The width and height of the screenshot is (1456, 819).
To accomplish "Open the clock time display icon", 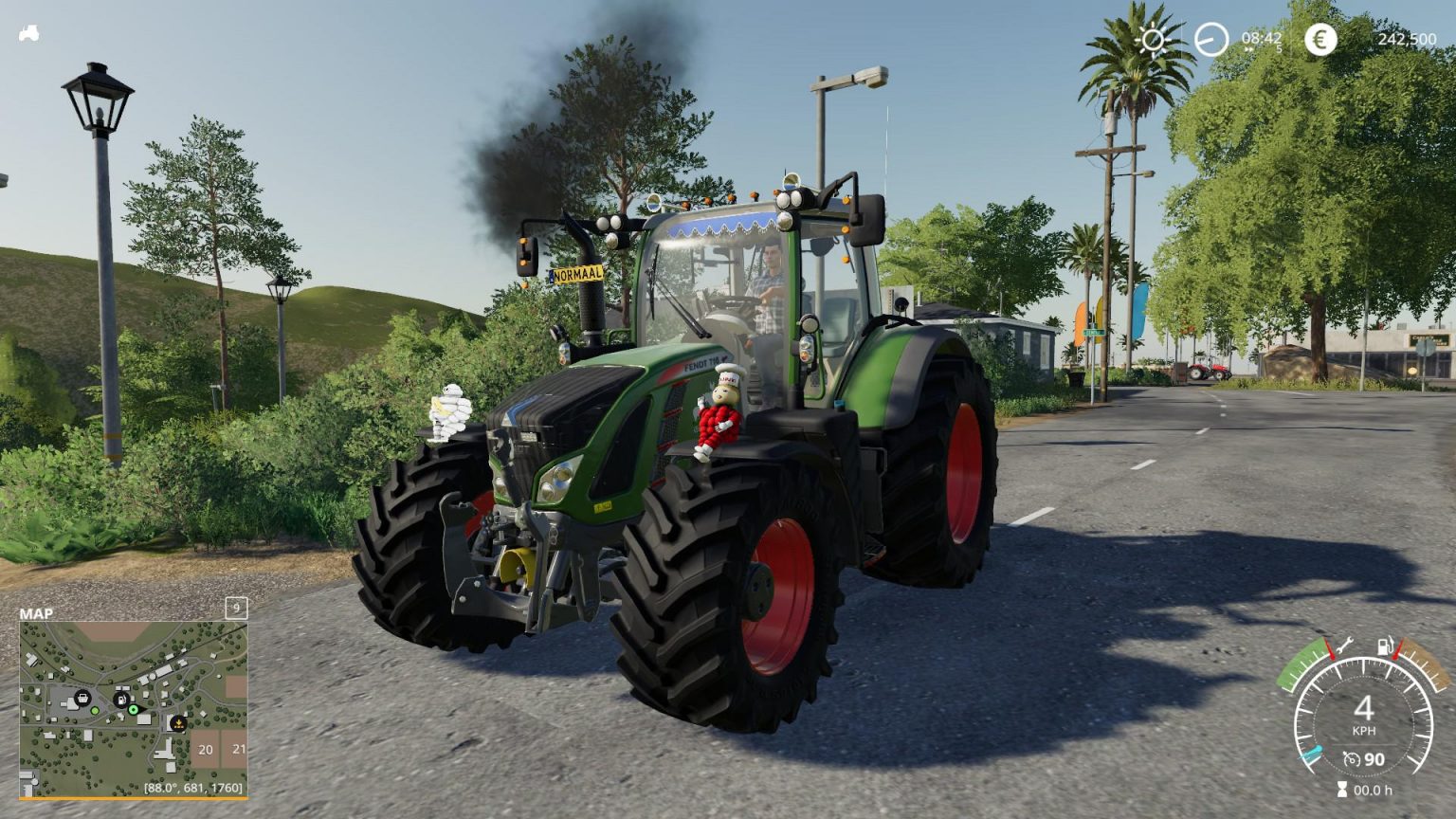I will (1210, 39).
